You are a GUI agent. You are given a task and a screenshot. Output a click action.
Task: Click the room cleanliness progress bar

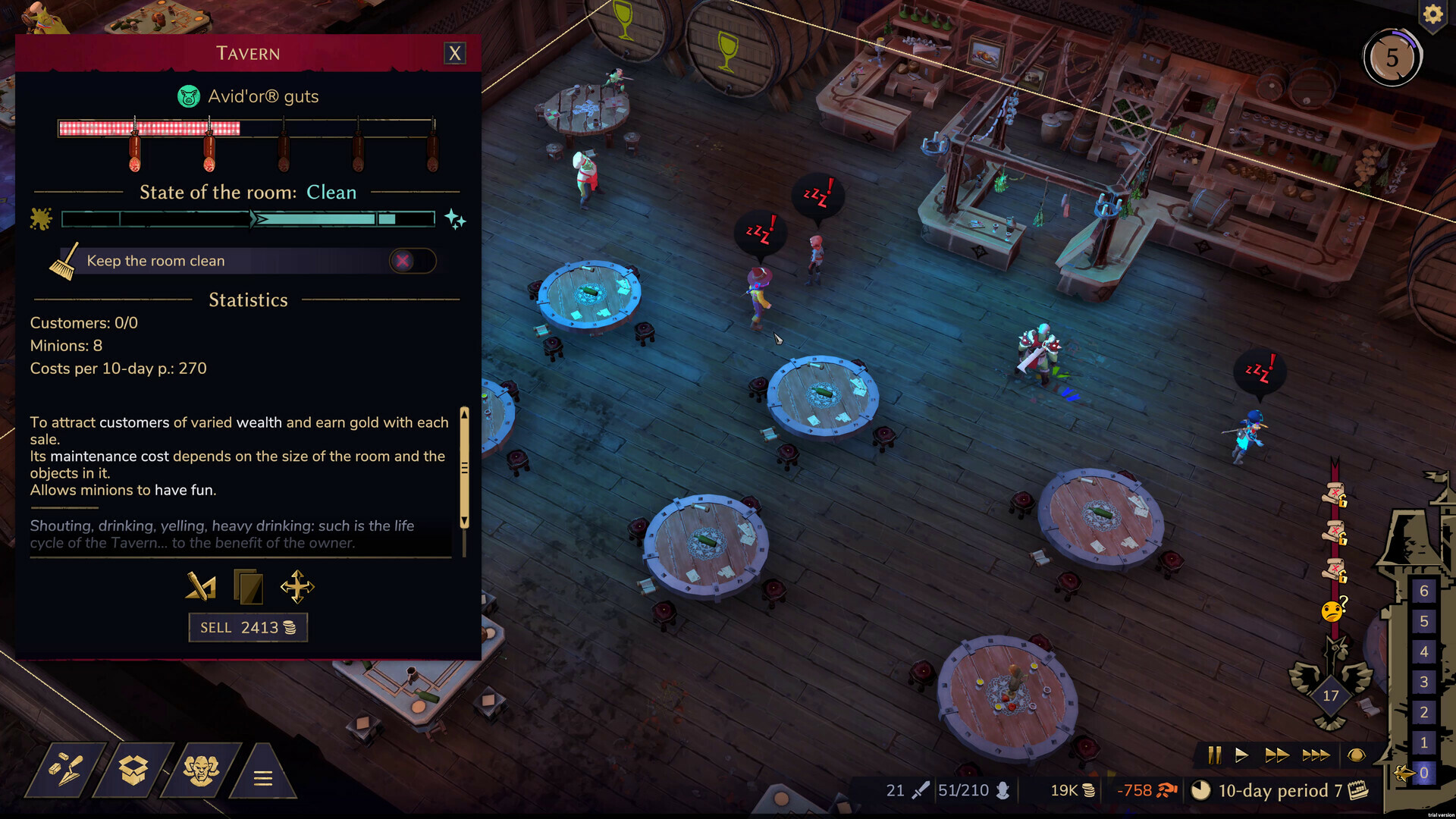click(x=248, y=219)
